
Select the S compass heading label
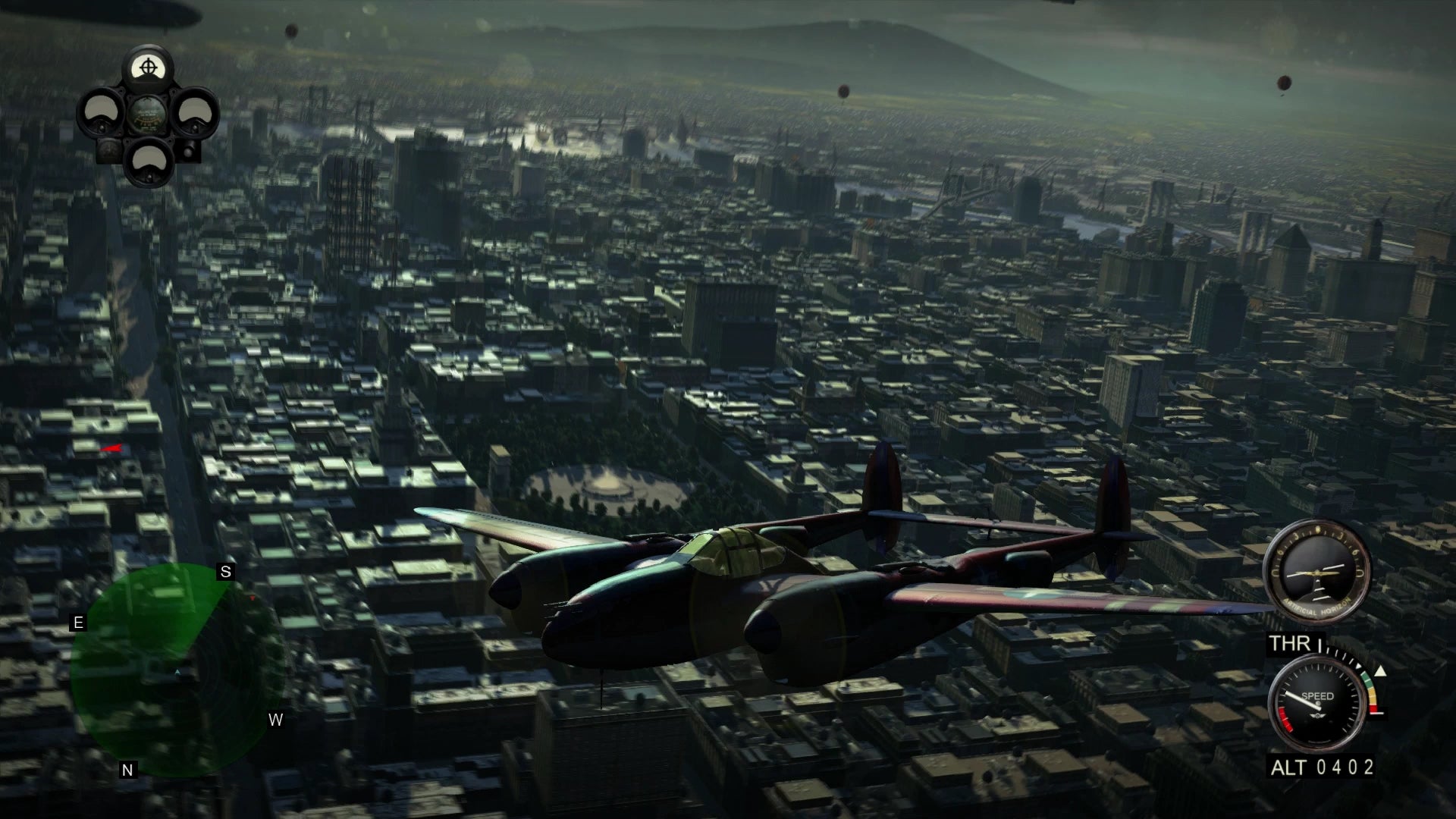pyautogui.click(x=224, y=573)
